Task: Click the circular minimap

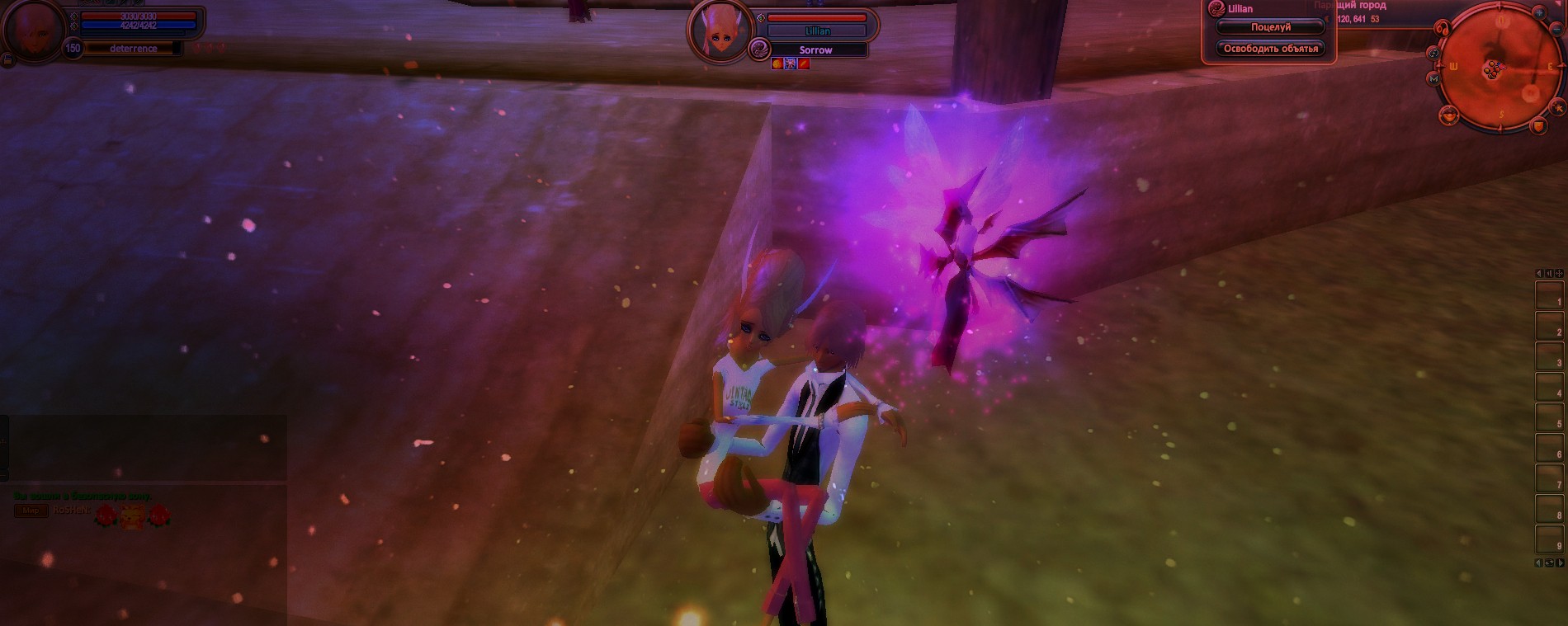Action: [1495, 69]
